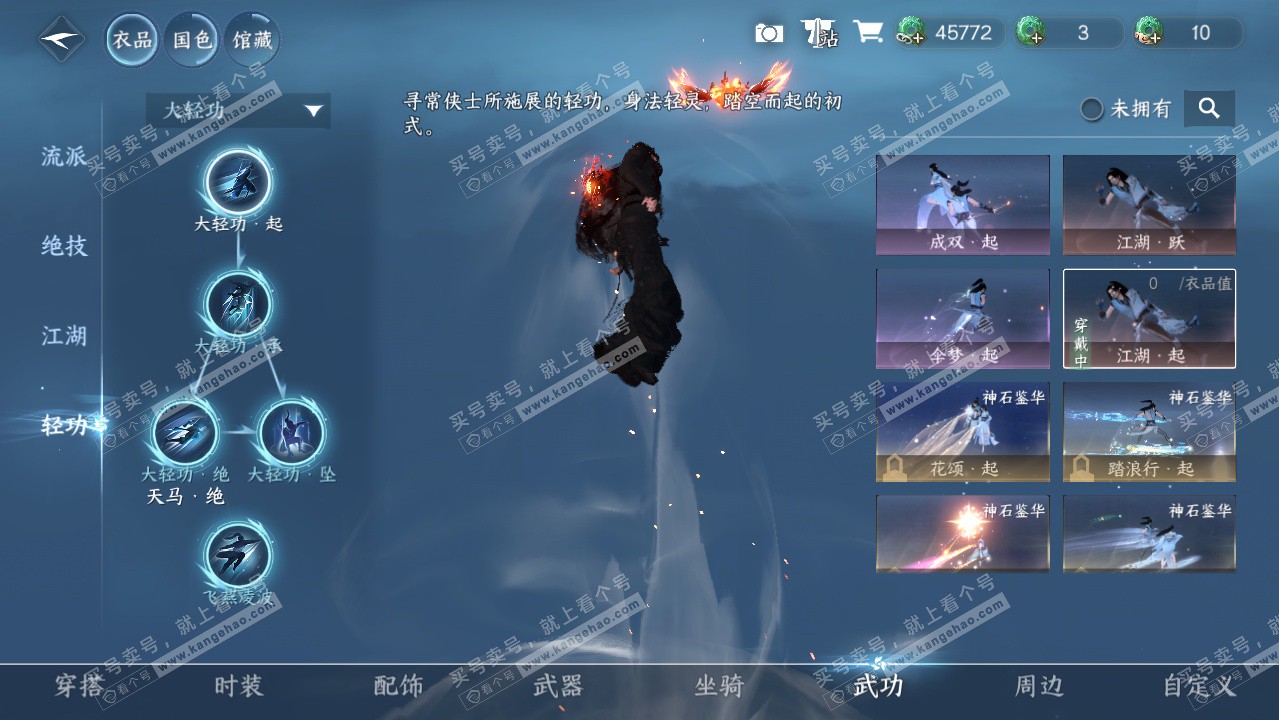1279x720 pixels.
Task: Open the camera screenshot mode
Action: point(768,33)
